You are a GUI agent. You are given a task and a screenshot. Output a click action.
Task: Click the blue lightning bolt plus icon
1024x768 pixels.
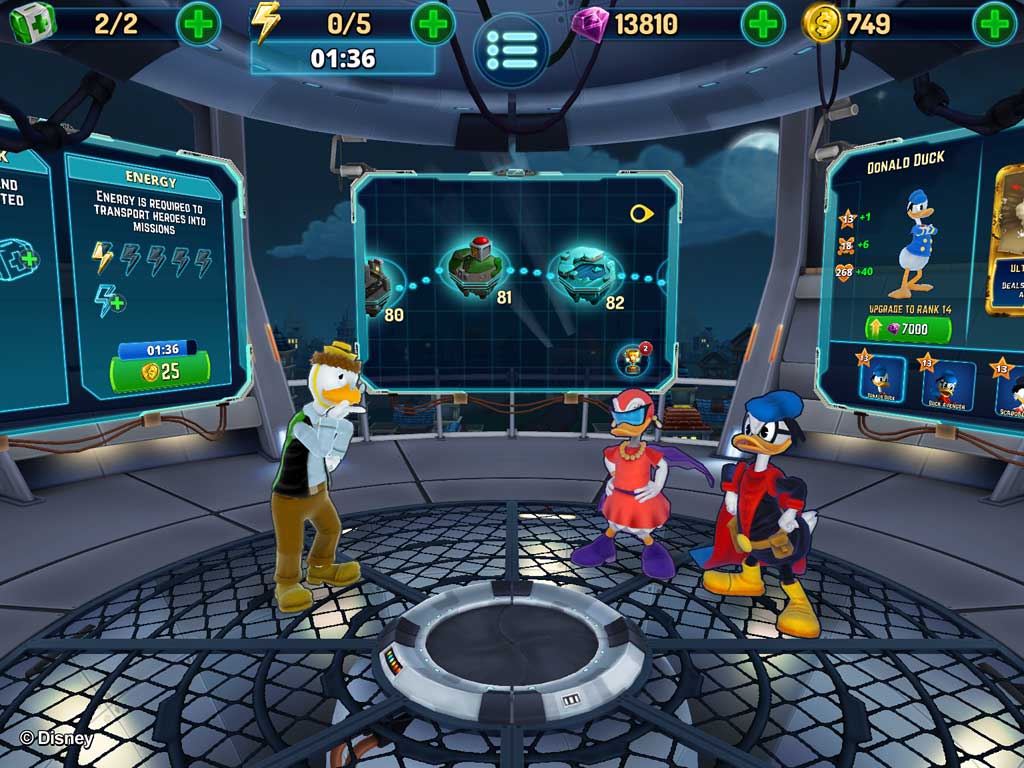[108, 298]
